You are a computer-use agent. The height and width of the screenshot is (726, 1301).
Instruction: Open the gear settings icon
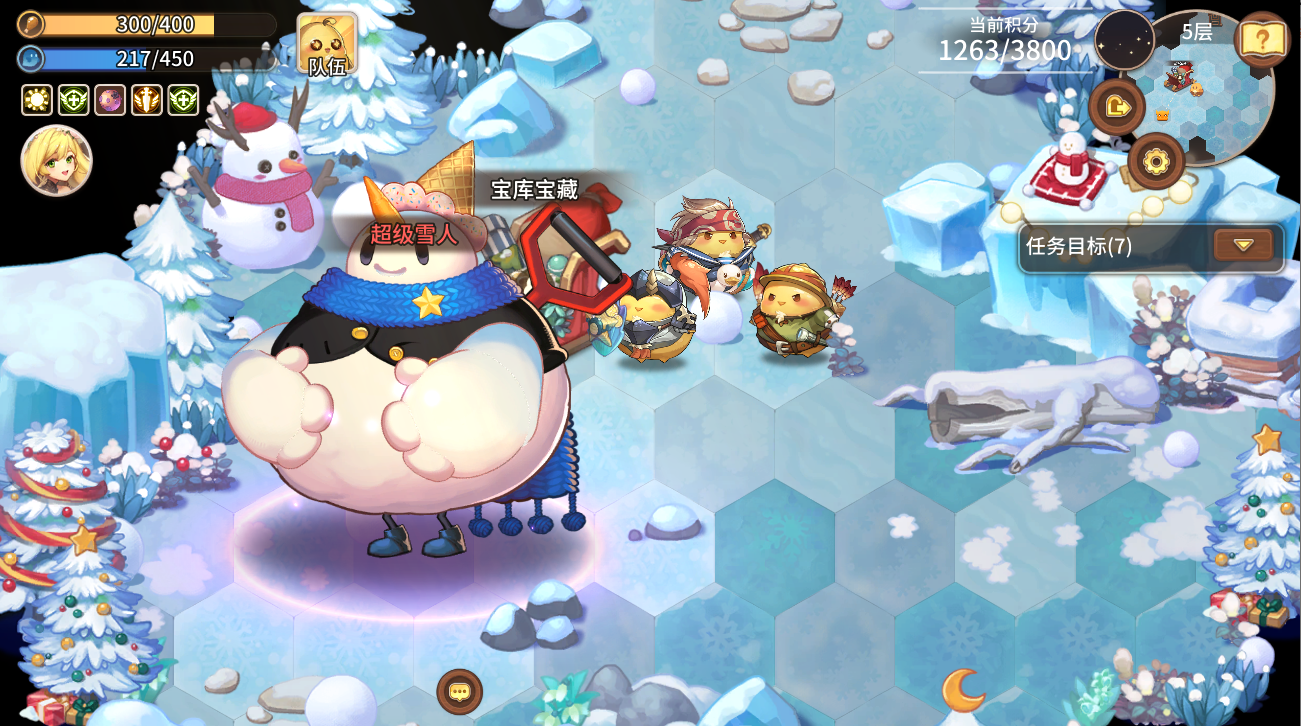[x=1157, y=158]
